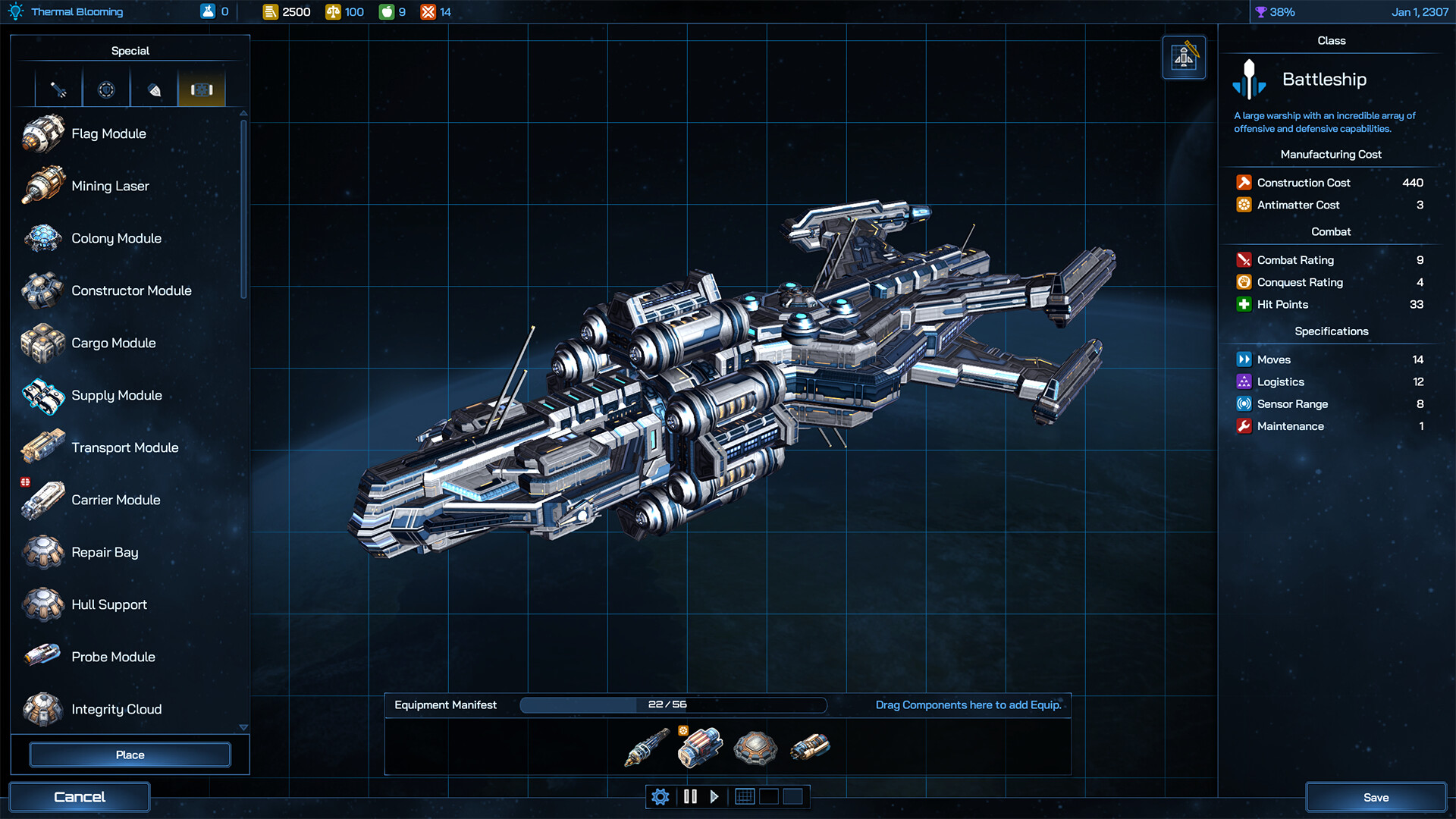Choose the Carrier Module component

point(115,500)
